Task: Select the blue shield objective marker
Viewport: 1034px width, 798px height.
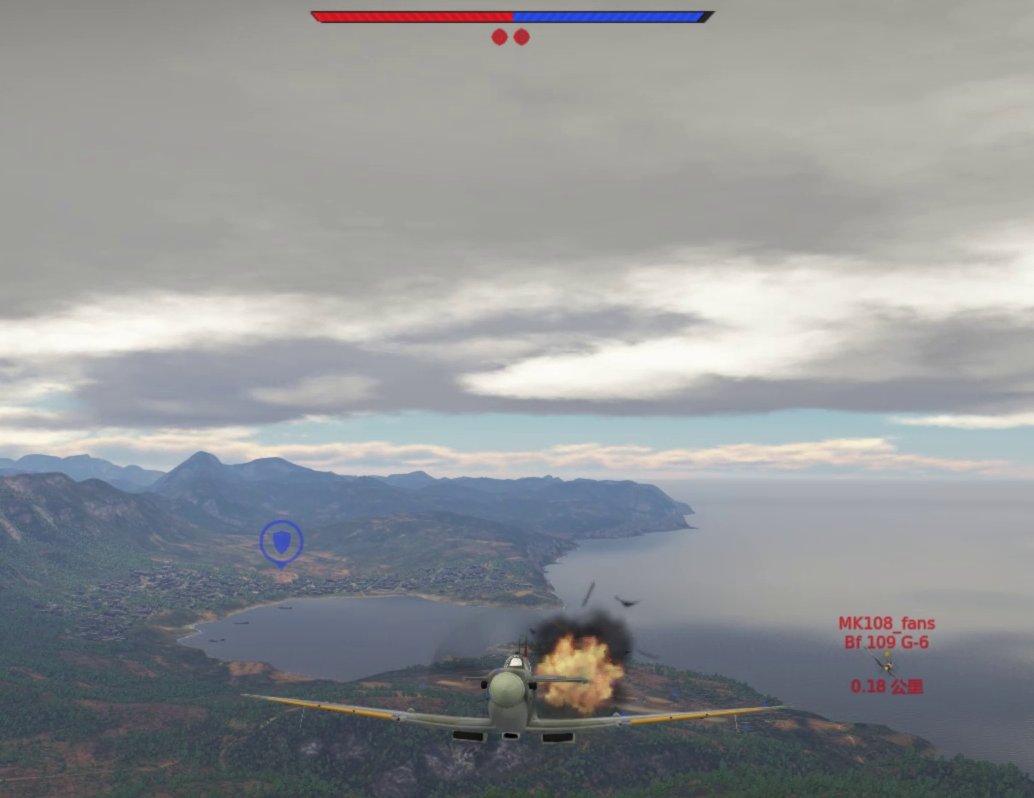Action: 281,542
